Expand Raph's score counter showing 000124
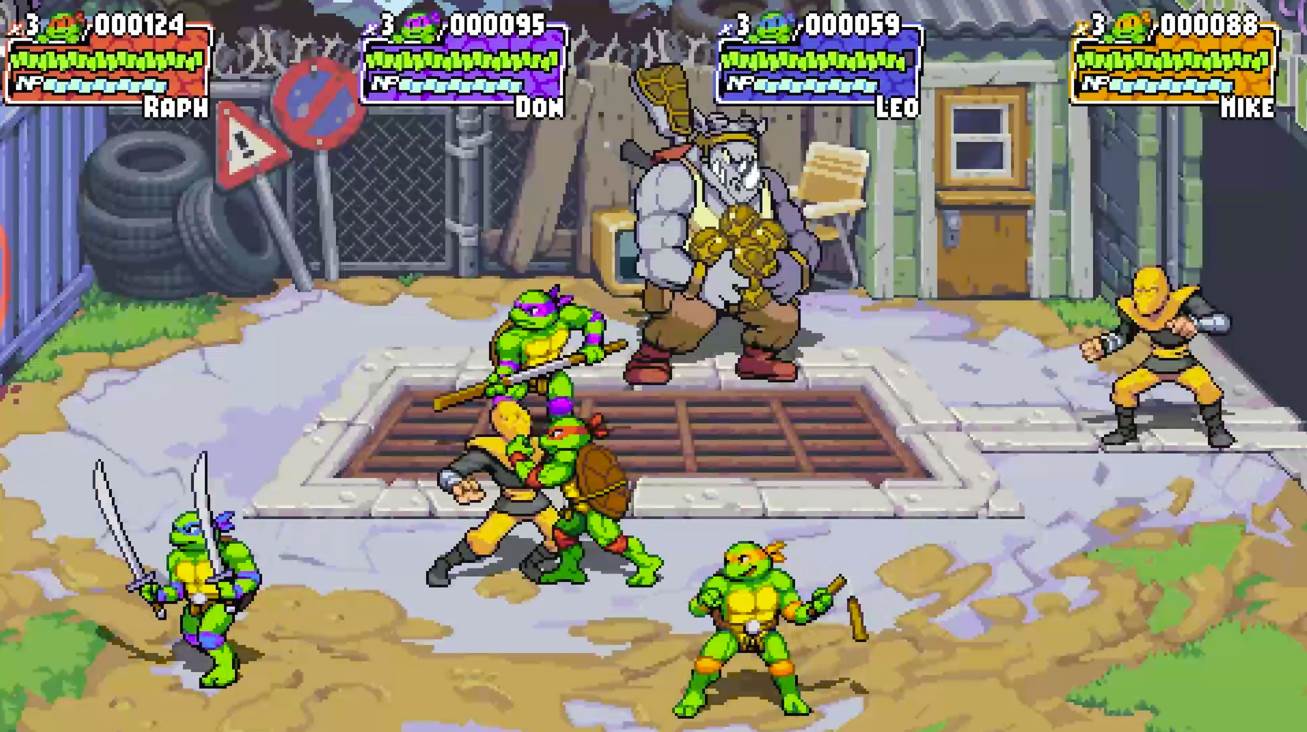The image size is (1307, 732). pos(140,23)
